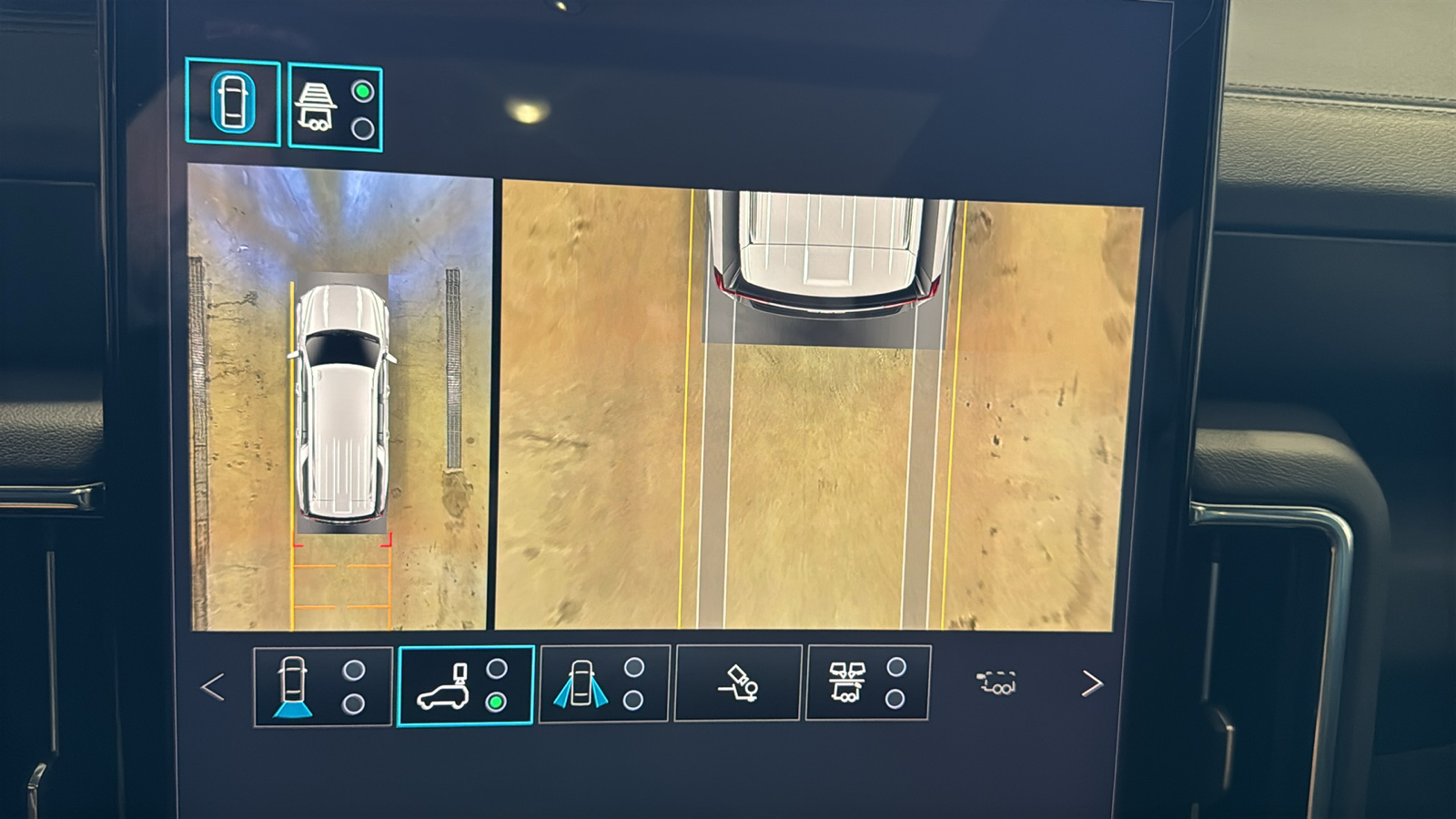Open the hitch camera view
The image size is (1456, 819).
tap(738, 683)
